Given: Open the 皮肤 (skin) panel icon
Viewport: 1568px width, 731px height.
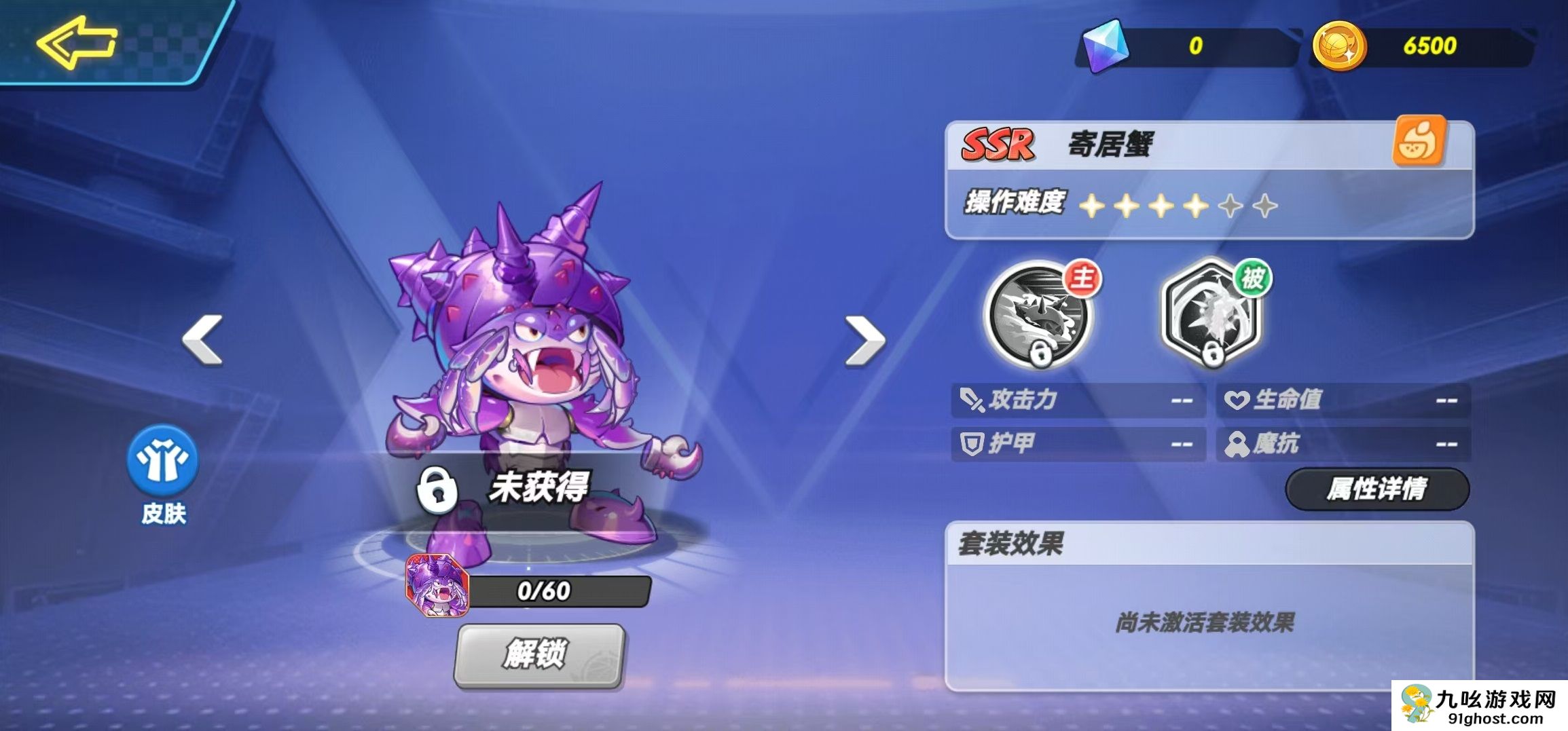Looking at the screenshot, I should [161, 462].
